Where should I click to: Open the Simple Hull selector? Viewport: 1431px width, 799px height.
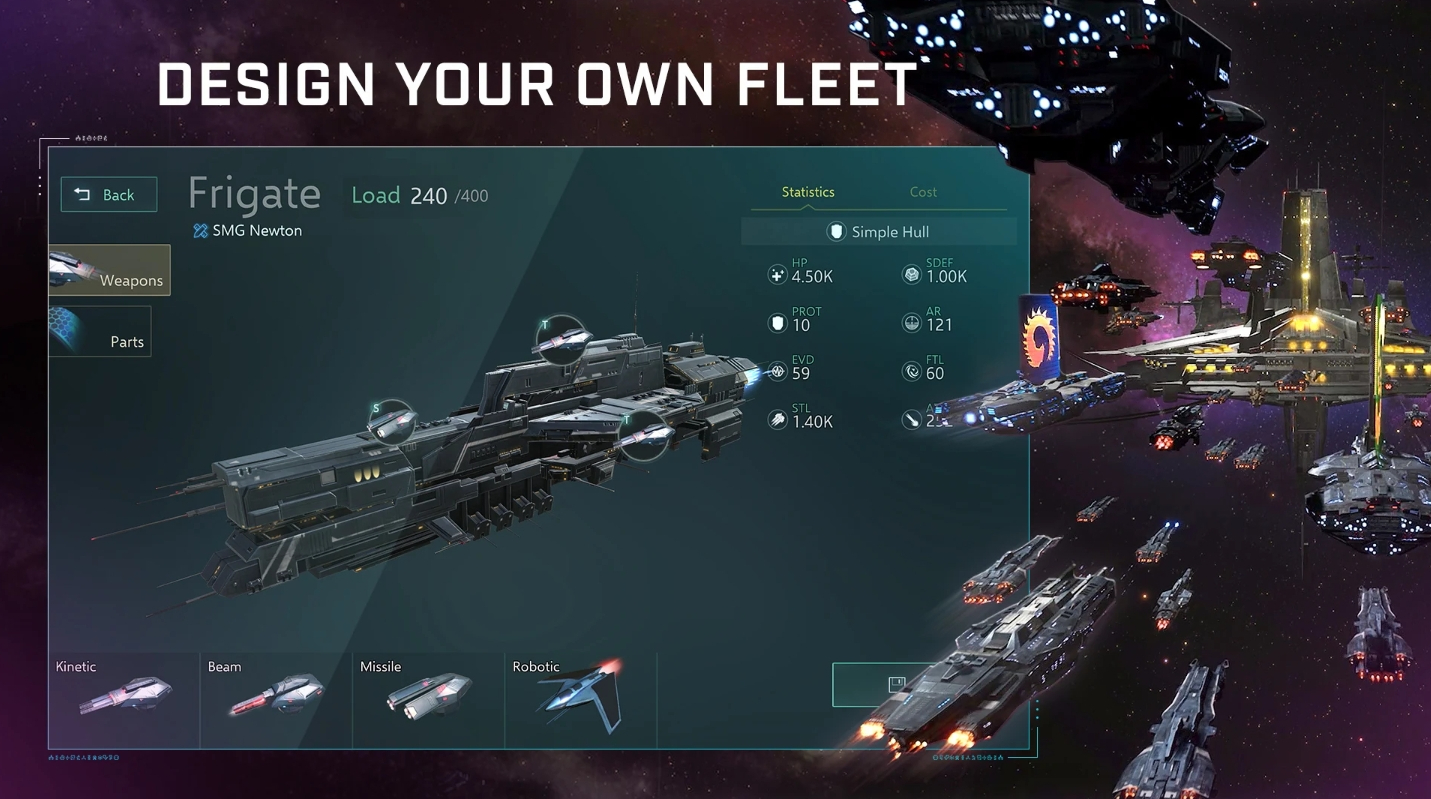pyautogui.click(x=878, y=231)
